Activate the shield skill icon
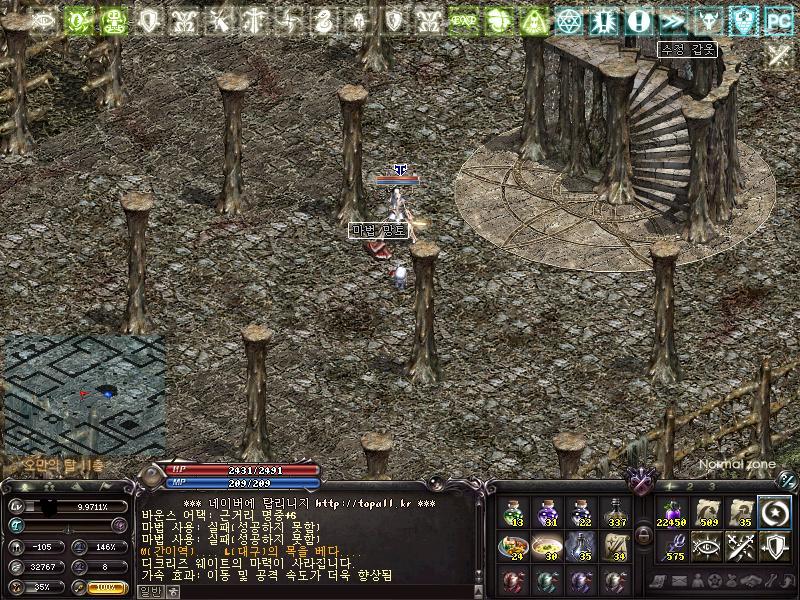The width and height of the screenshot is (800, 600). tap(774, 547)
